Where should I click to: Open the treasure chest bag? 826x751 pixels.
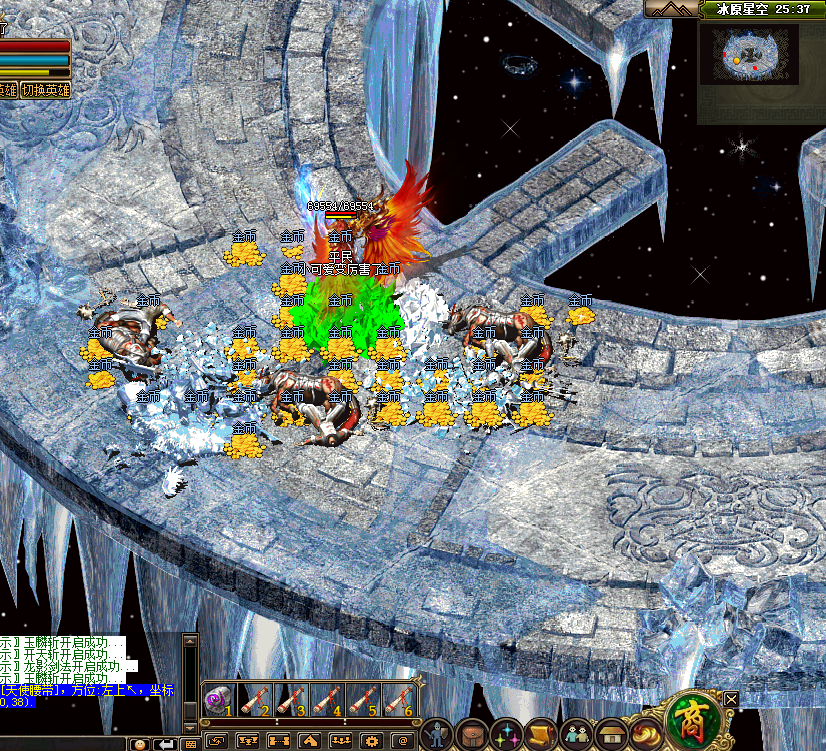point(473,735)
